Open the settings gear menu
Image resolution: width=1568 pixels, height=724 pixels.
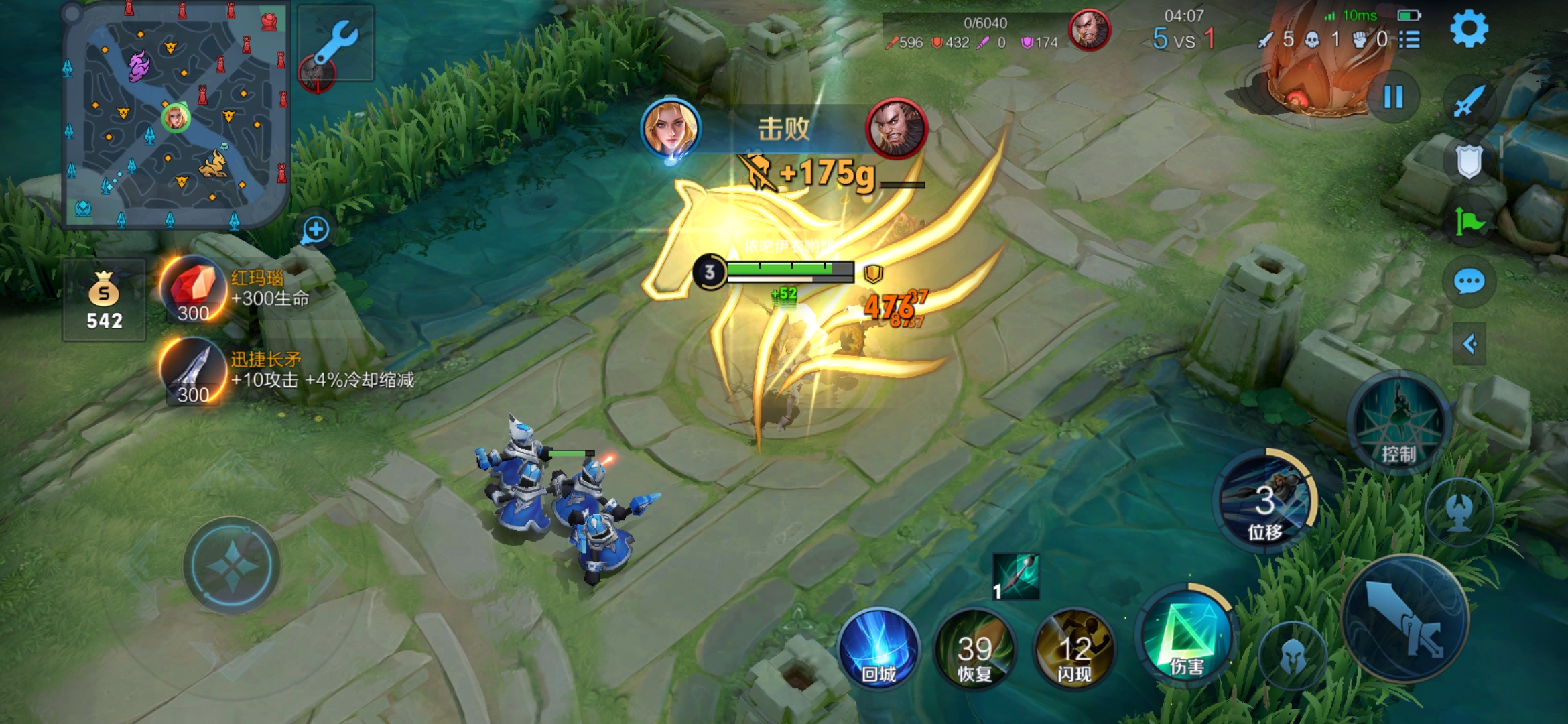[x=1469, y=29]
